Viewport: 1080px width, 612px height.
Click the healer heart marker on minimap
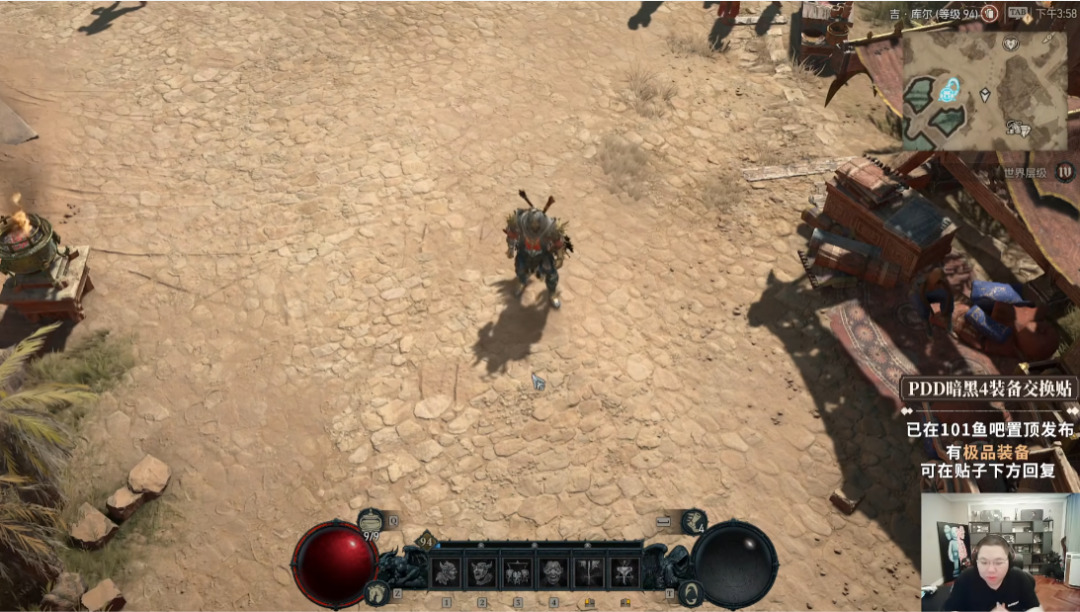pyautogui.click(x=1011, y=44)
